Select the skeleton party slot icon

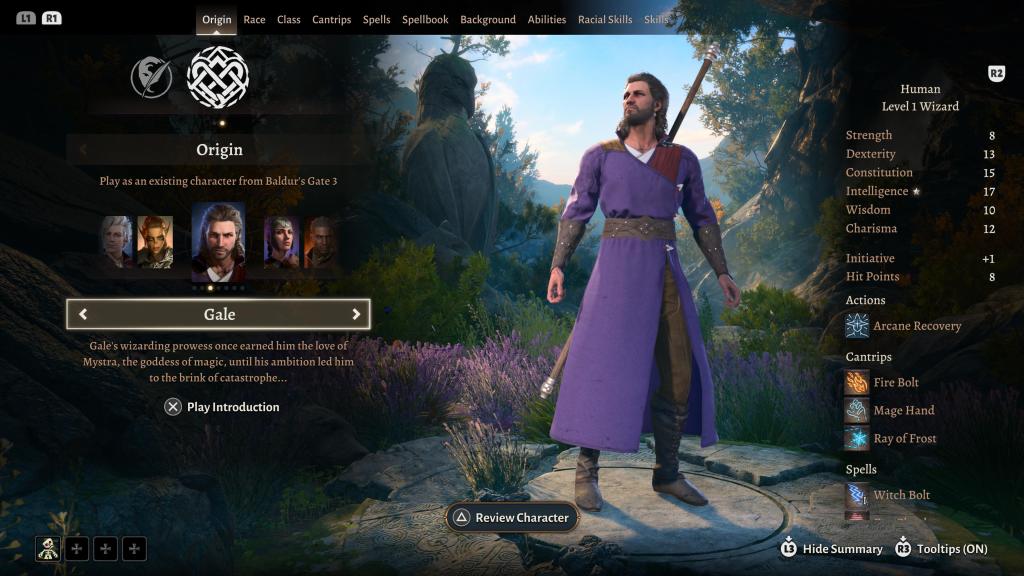(48, 547)
